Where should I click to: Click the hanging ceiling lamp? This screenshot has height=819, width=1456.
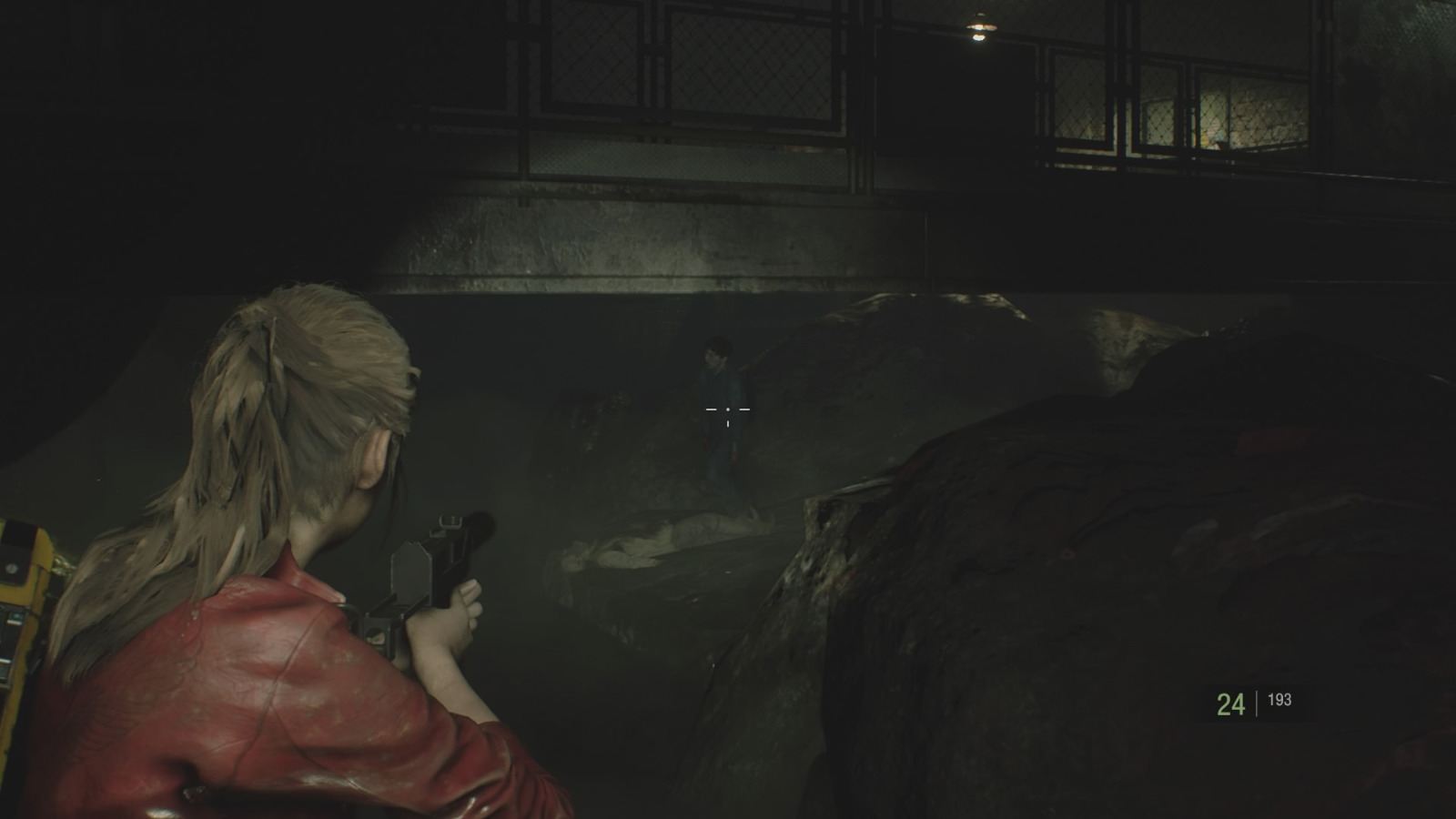point(978,27)
